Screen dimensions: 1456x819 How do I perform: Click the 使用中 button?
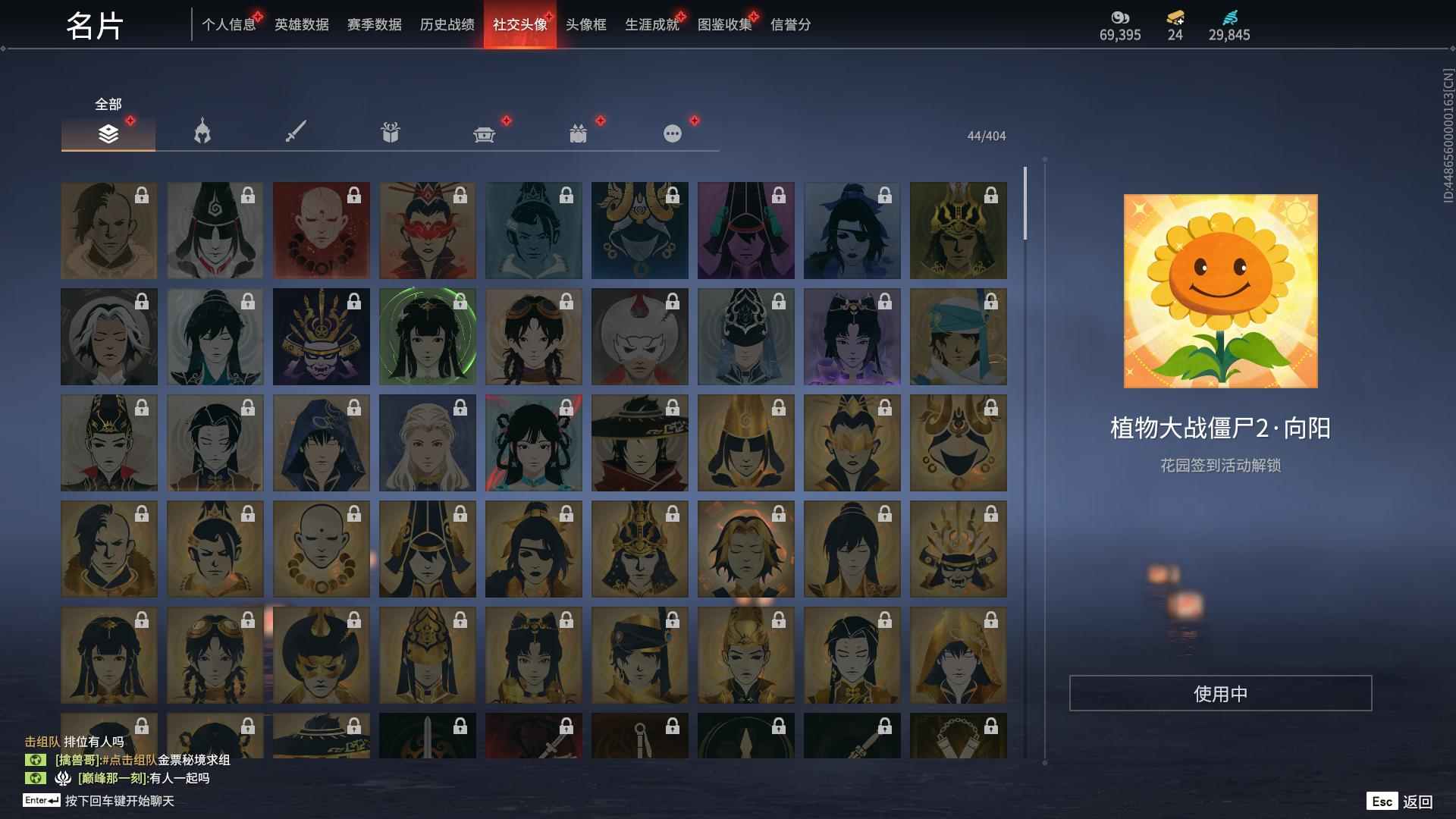1221,692
